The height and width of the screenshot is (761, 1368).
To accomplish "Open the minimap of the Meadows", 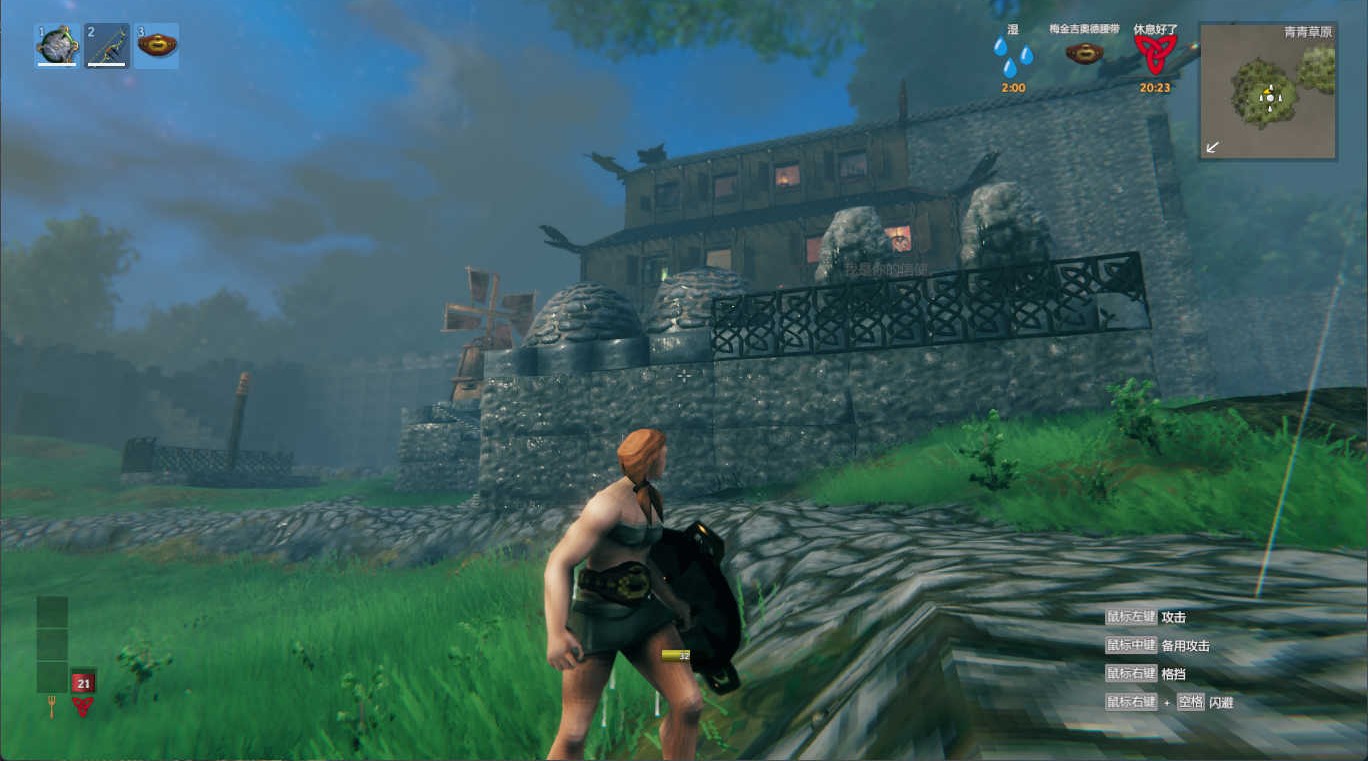I will 1268,92.
